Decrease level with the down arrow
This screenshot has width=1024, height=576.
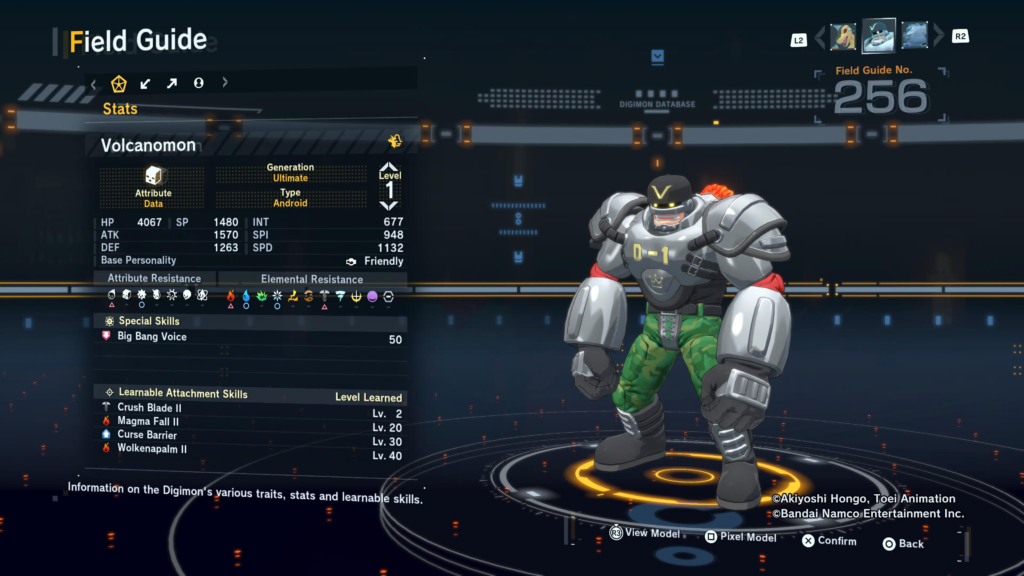pyautogui.click(x=389, y=205)
